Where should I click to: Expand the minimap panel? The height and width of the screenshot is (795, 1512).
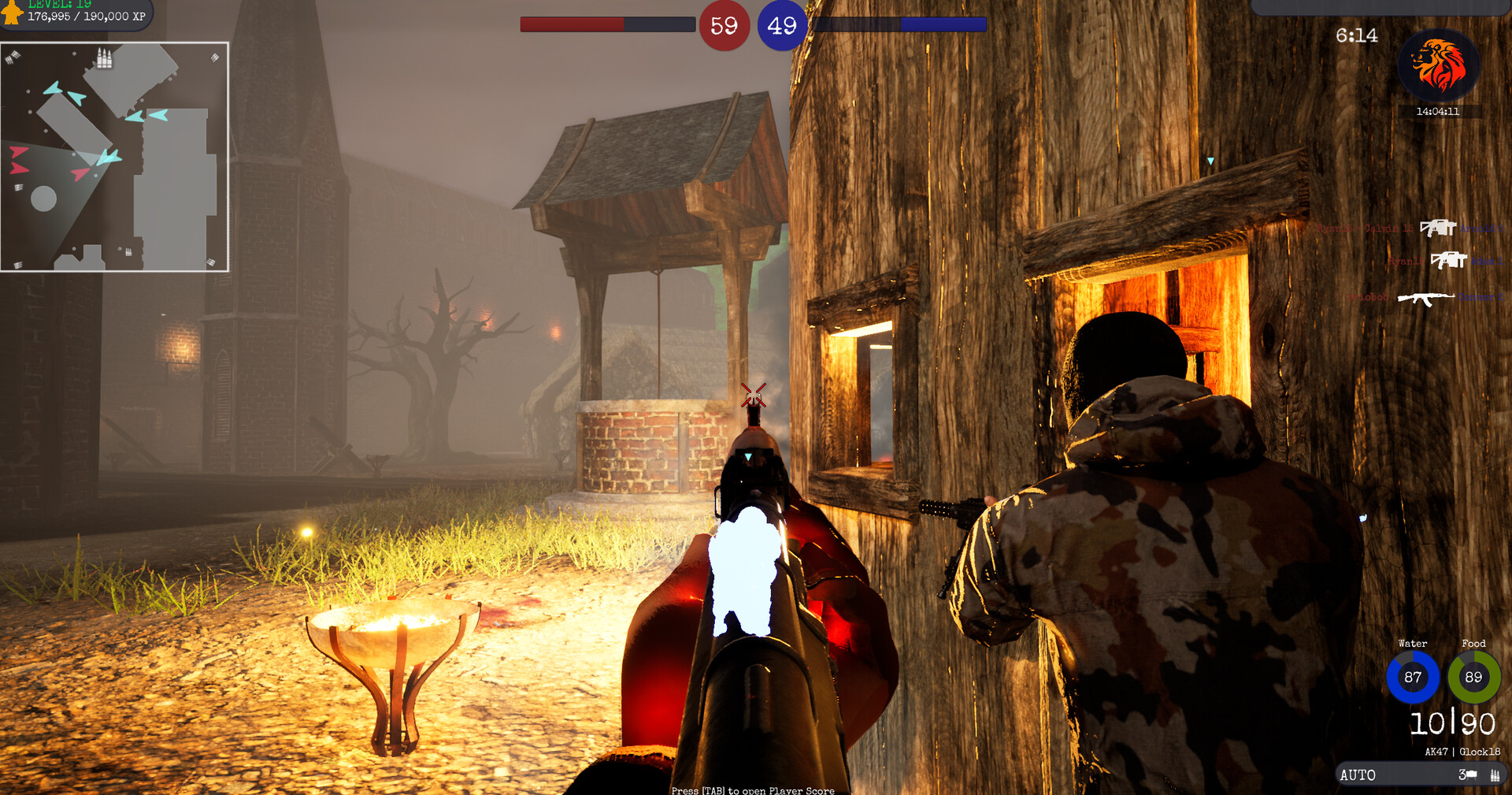click(x=115, y=156)
